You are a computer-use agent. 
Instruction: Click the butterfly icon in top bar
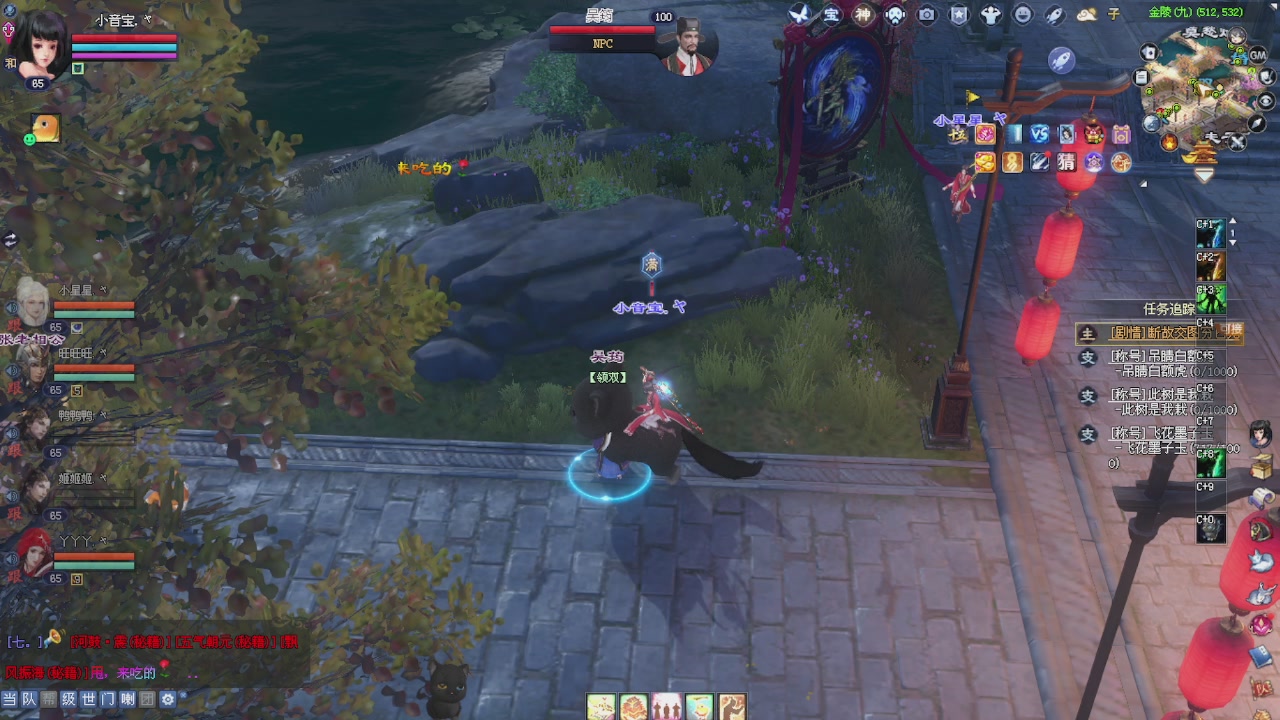tap(799, 14)
